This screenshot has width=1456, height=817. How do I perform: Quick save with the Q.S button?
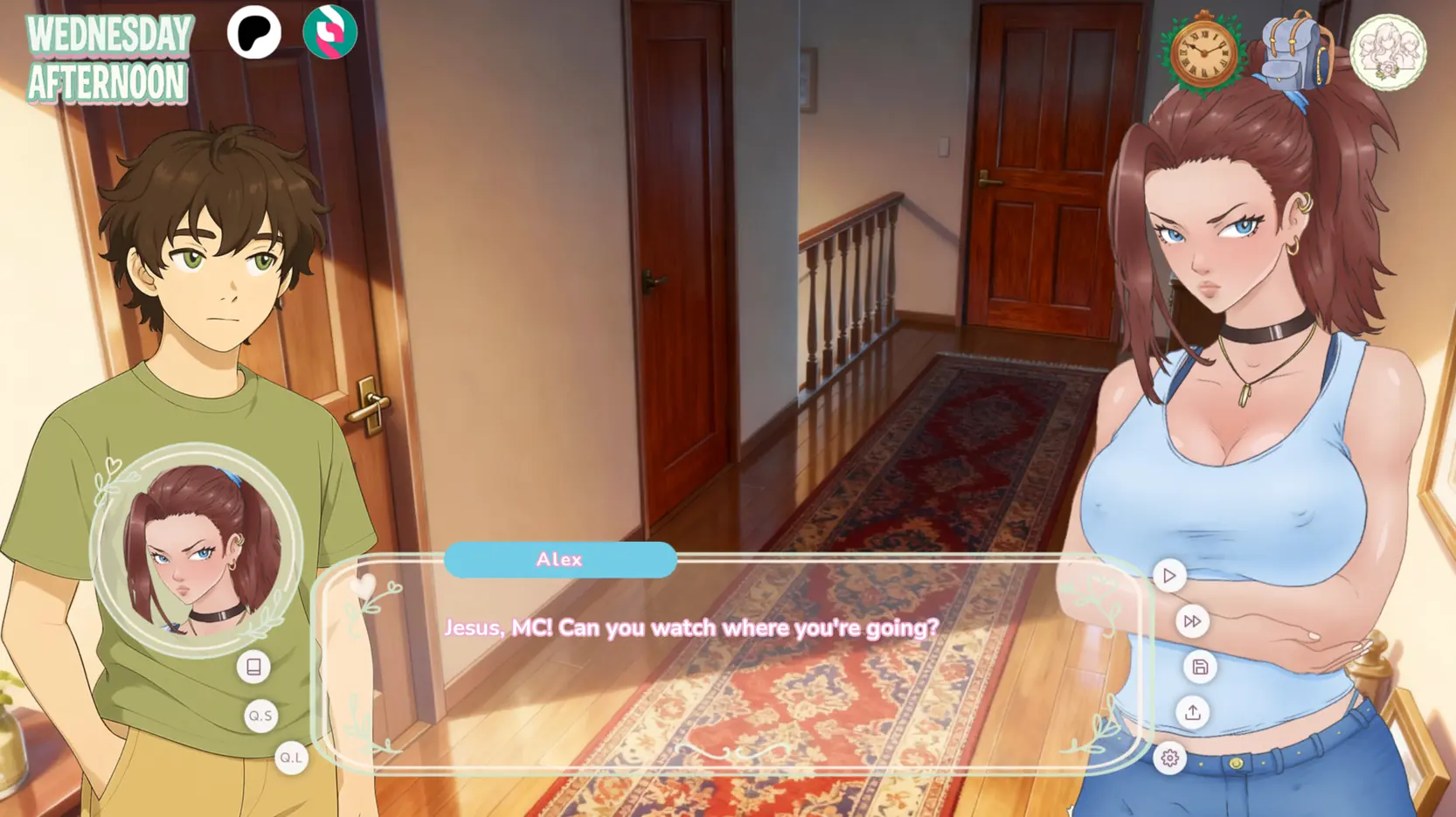[x=260, y=716]
